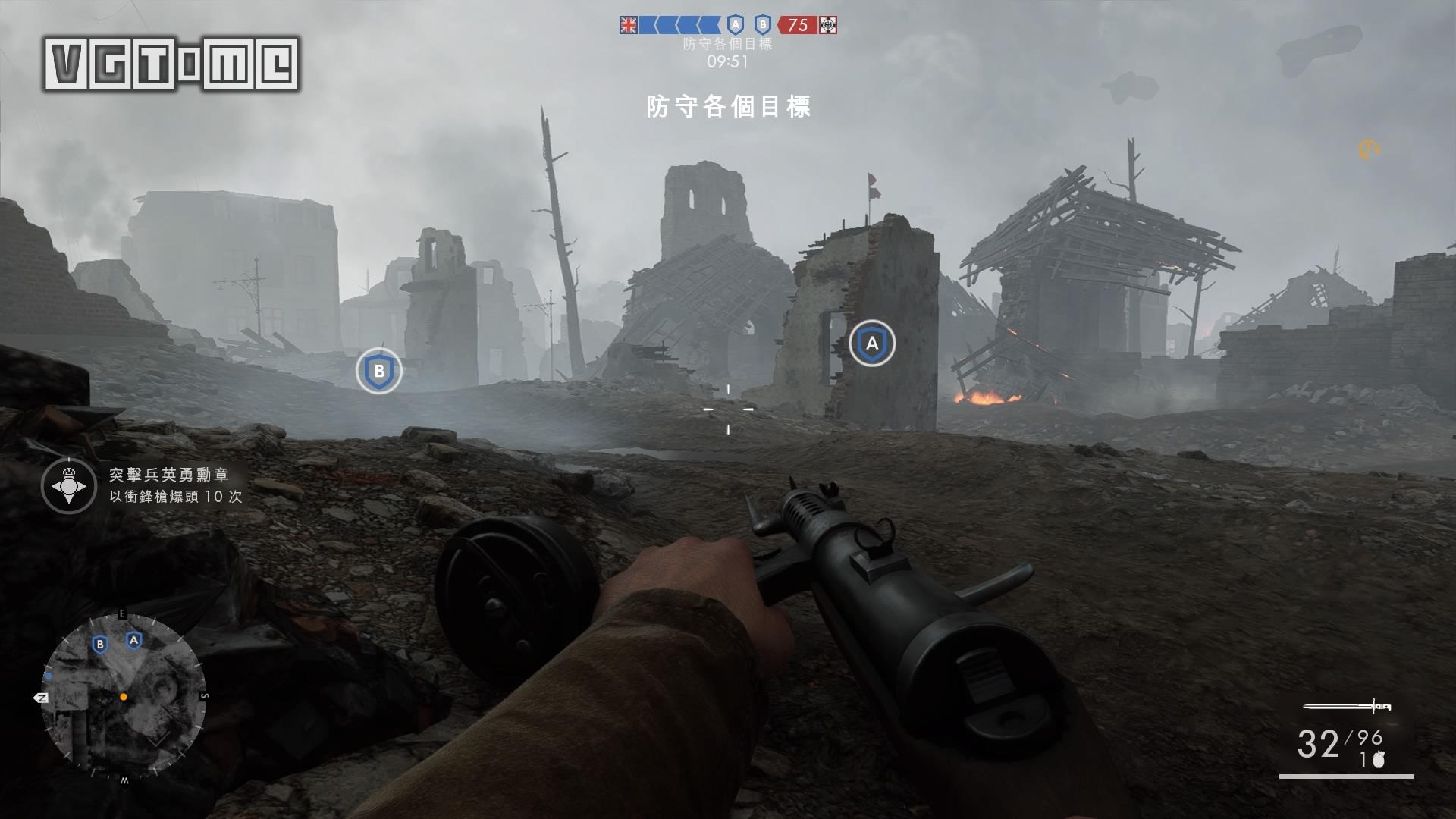The height and width of the screenshot is (819, 1456).
Task: Select objective B in the top score bar
Action: 762,25
